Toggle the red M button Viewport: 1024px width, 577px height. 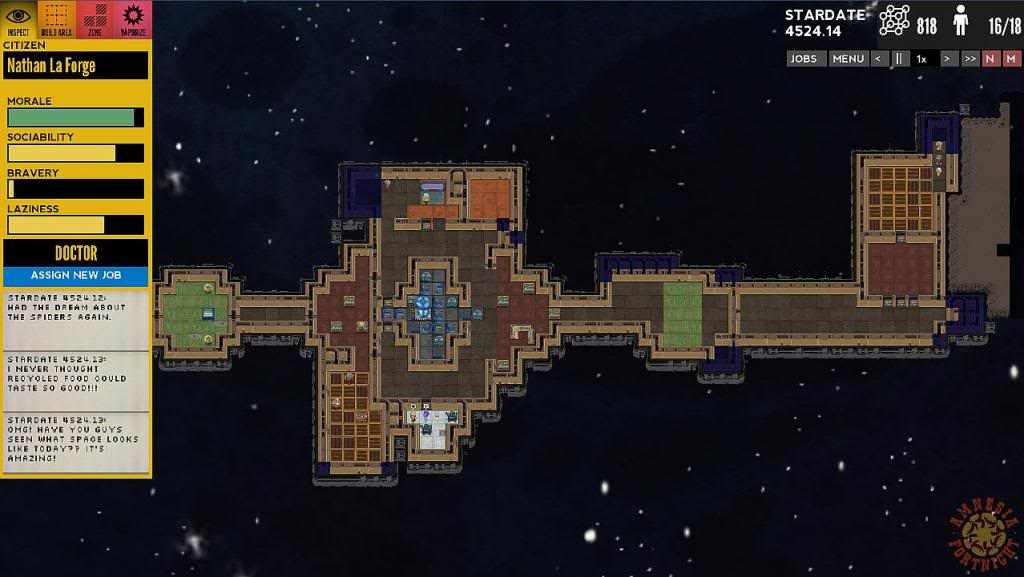[1011, 59]
